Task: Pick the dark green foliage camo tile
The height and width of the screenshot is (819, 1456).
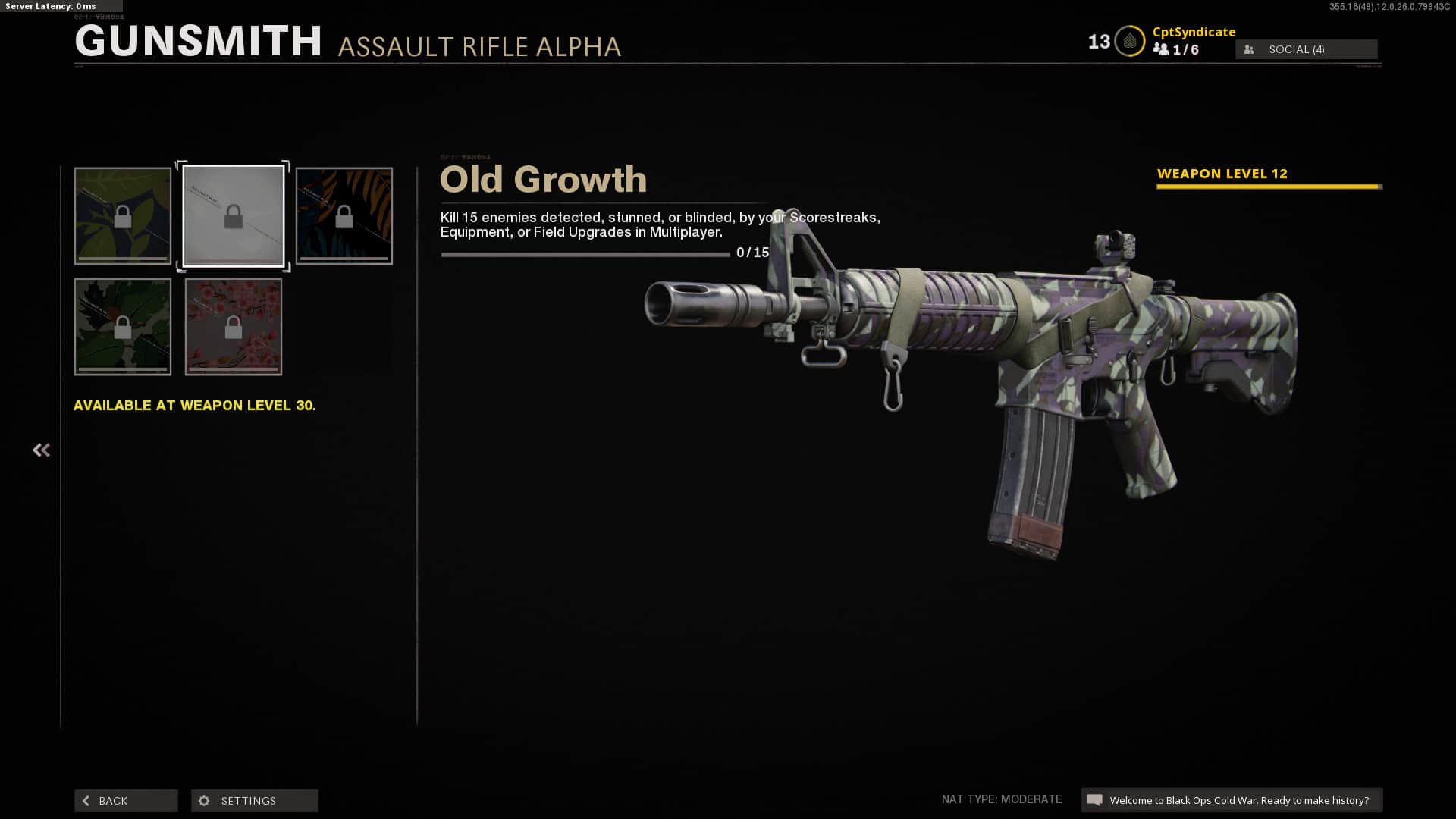Action: pos(123,327)
